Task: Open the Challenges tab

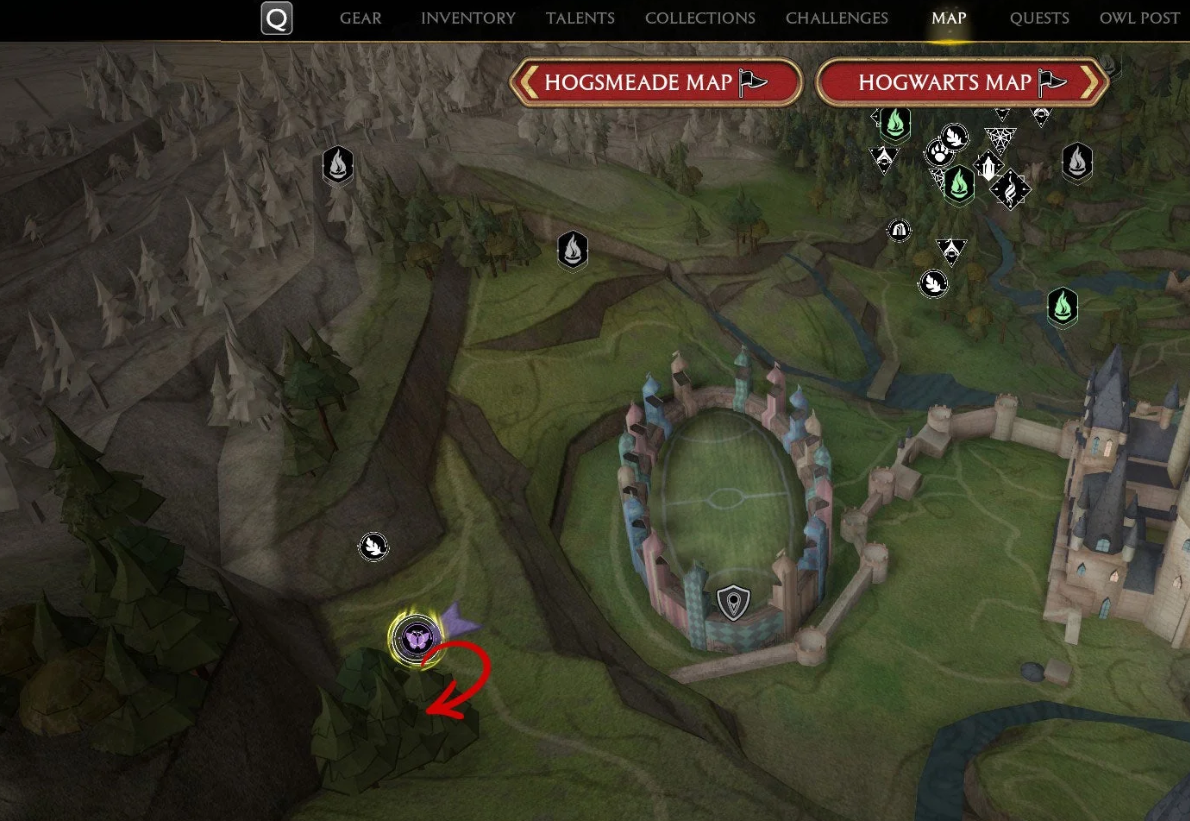Action: [836, 18]
